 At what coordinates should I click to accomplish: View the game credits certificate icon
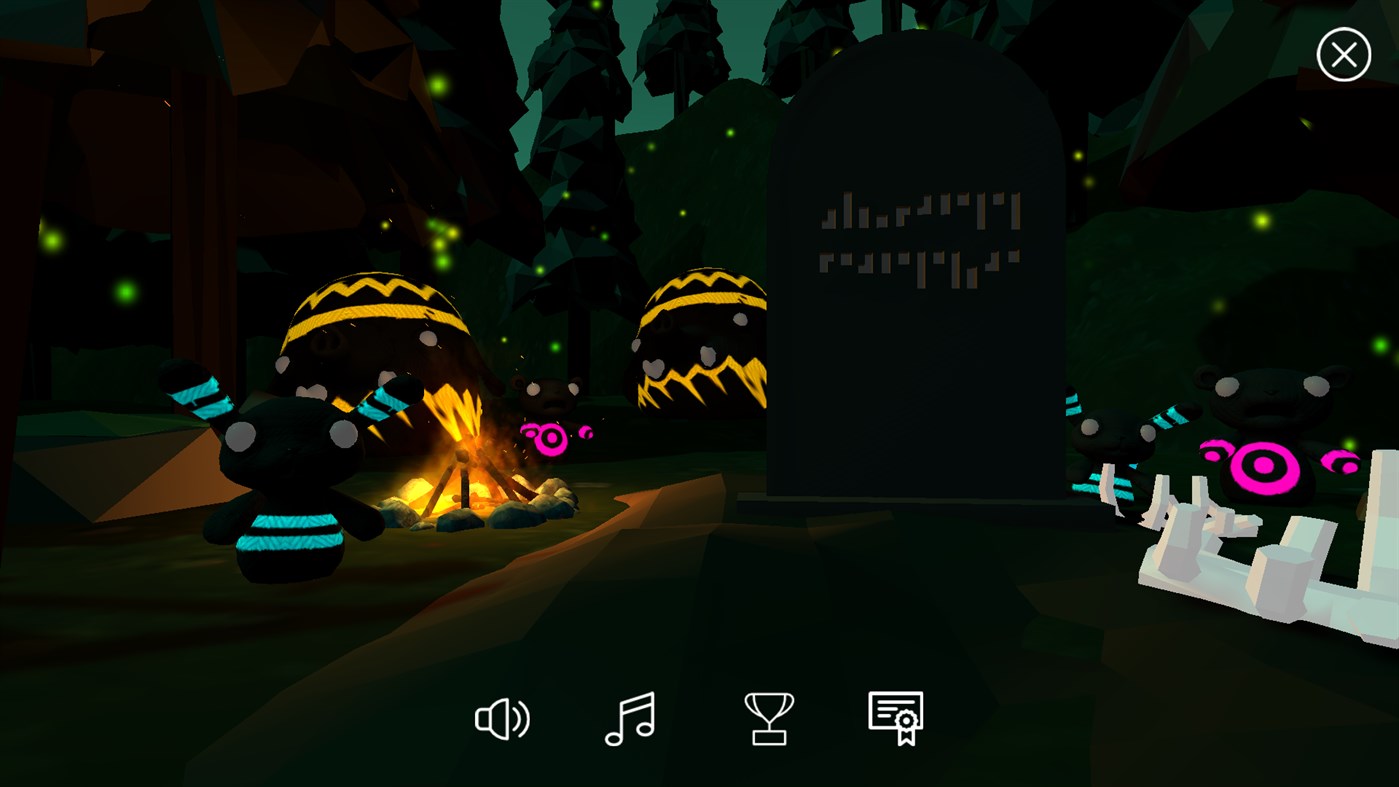pyautogui.click(x=896, y=718)
